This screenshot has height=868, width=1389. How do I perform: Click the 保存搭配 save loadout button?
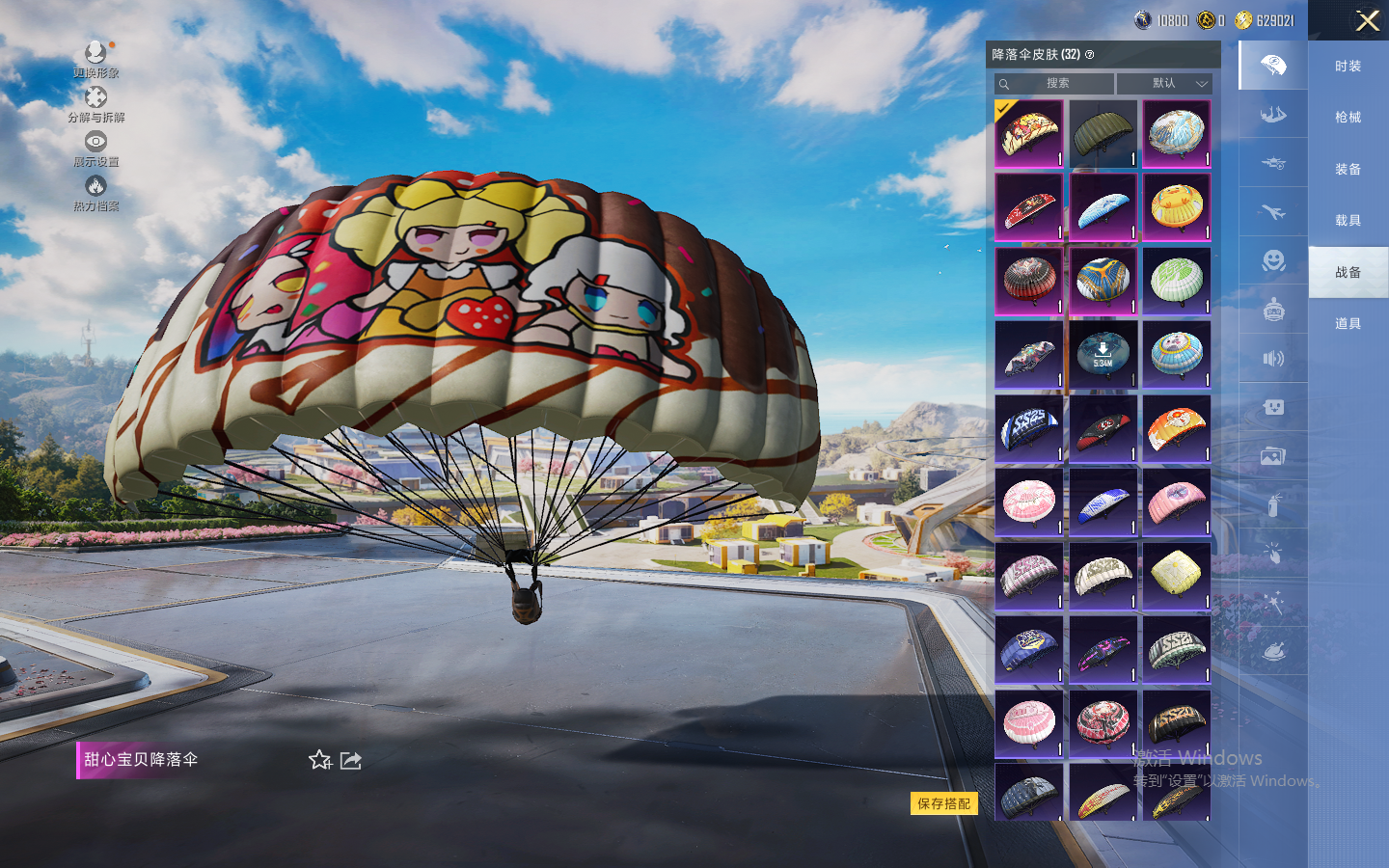(943, 803)
